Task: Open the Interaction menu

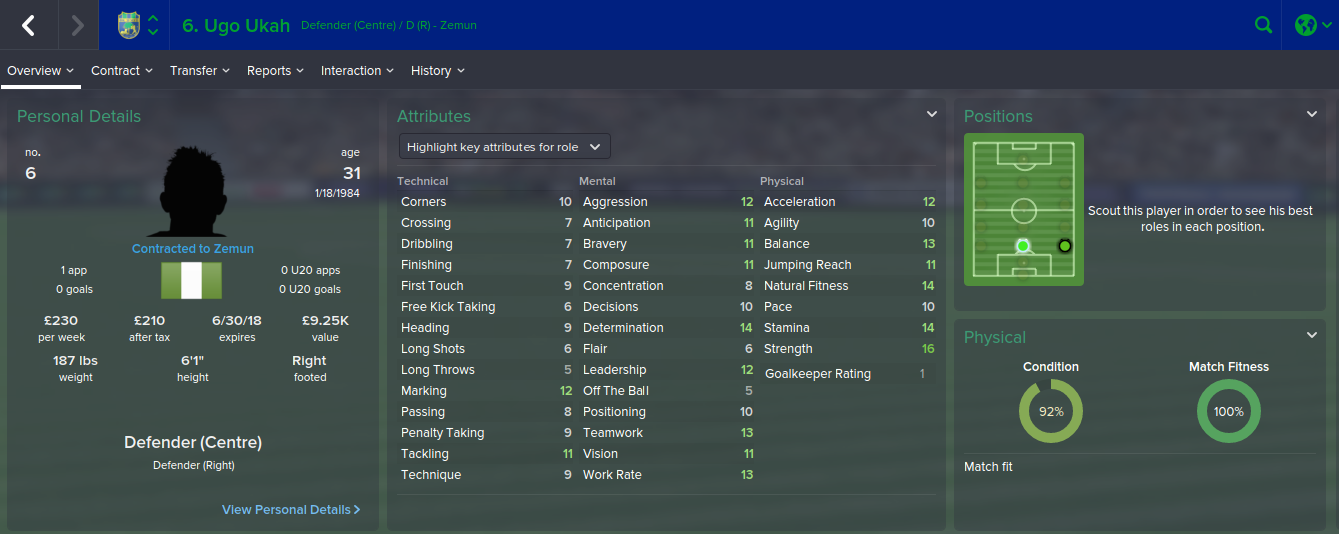Action: click(356, 71)
